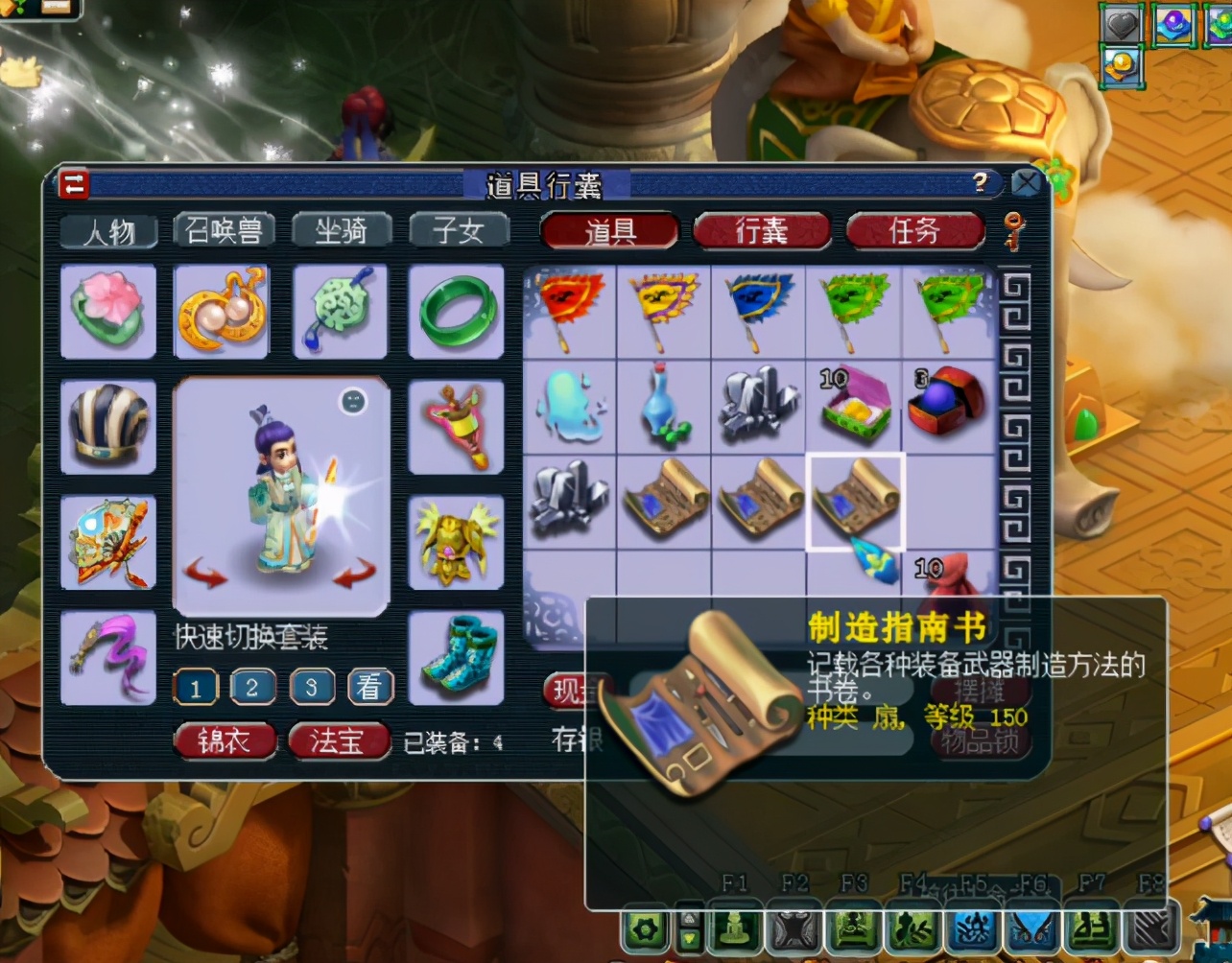This screenshot has height=963, width=1232.
Task: Select the 制造指南书 scroll in the inventory
Action: coord(854,499)
